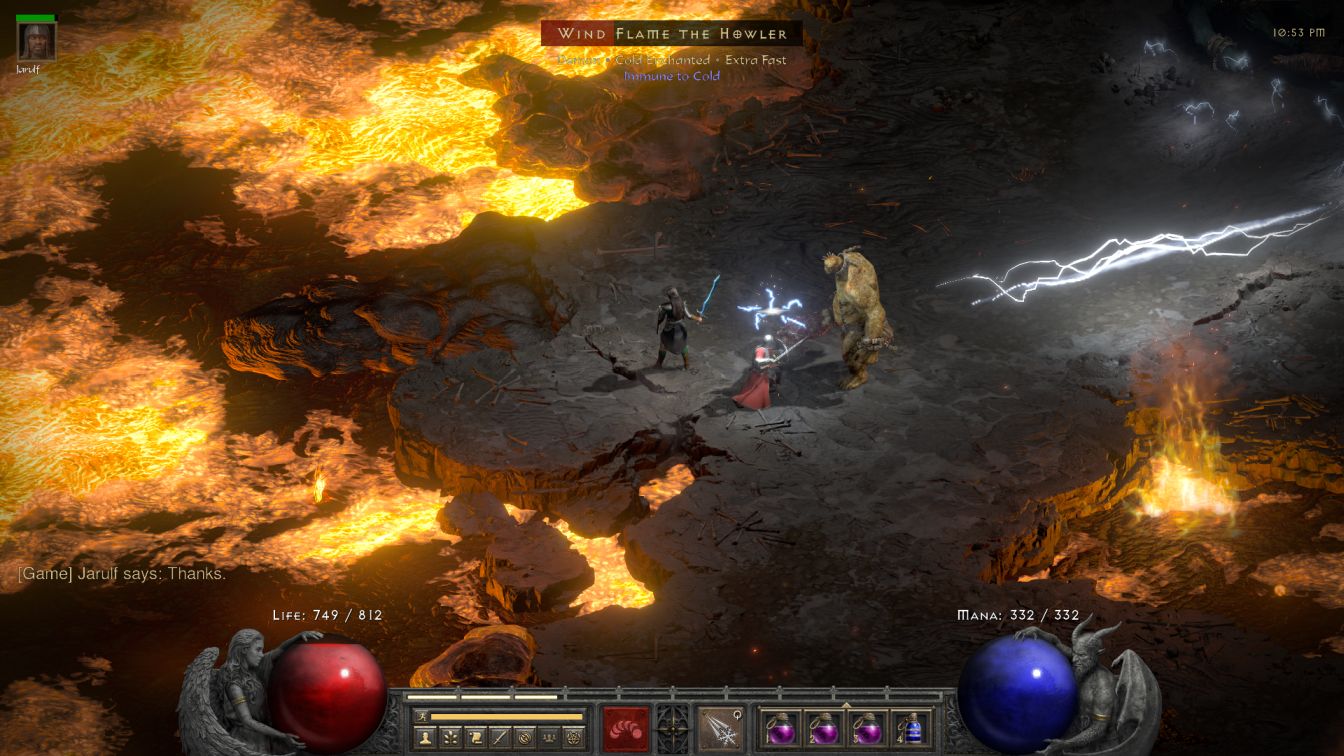Open the character sheet button
Viewport: 1344px width, 756px height.
[426, 737]
